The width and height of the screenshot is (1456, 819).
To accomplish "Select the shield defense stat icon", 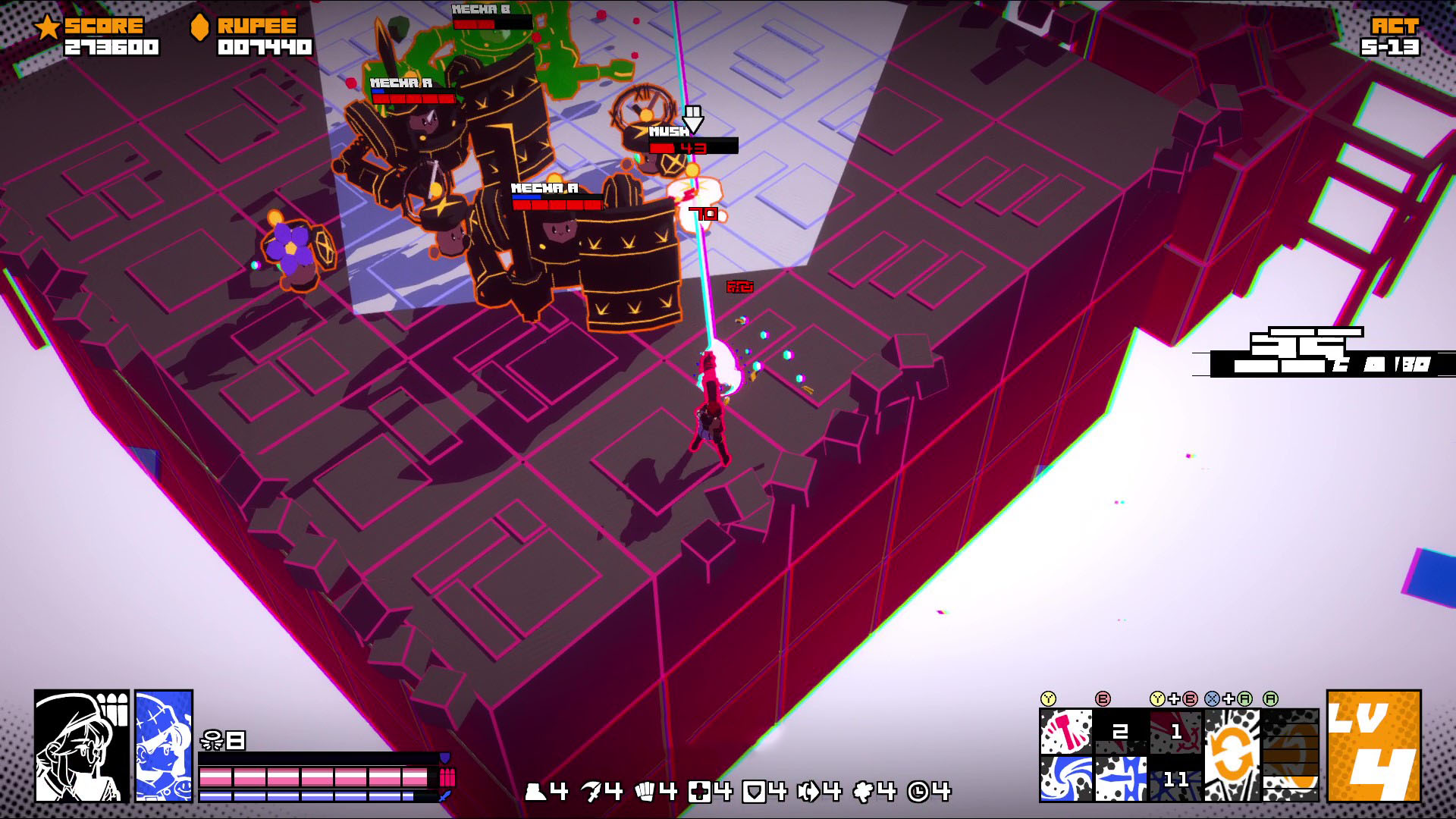I will point(754,792).
